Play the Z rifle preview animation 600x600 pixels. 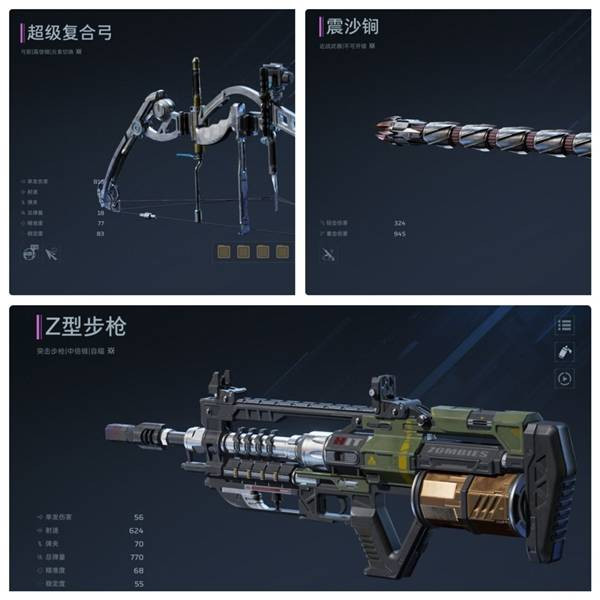pyautogui.click(x=565, y=378)
